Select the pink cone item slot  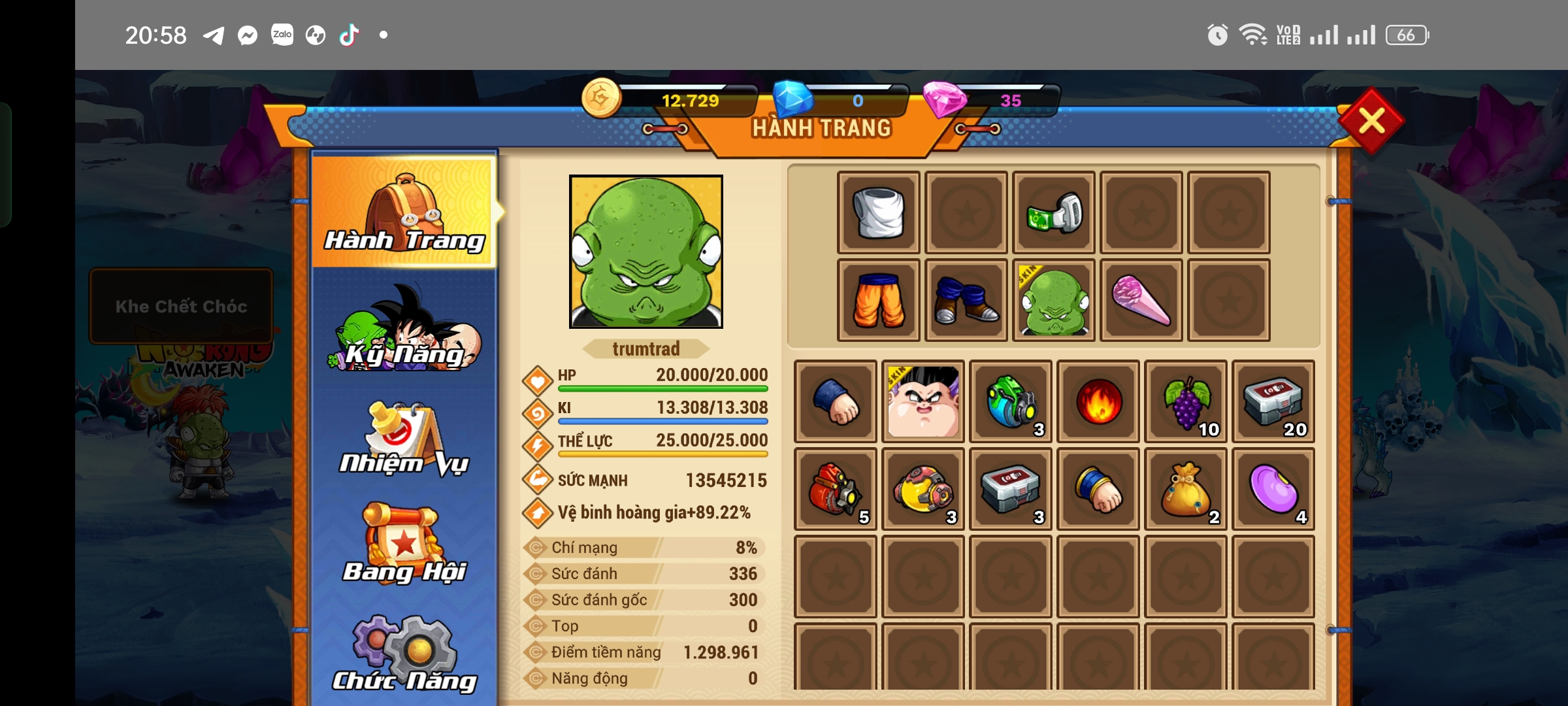click(x=1141, y=300)
